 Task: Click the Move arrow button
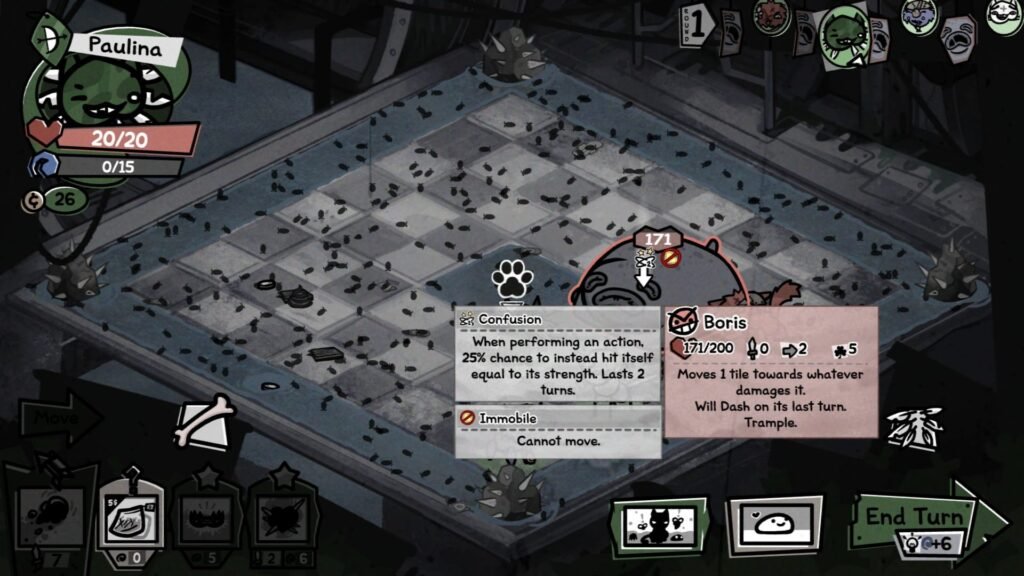[x=60, y=417]
